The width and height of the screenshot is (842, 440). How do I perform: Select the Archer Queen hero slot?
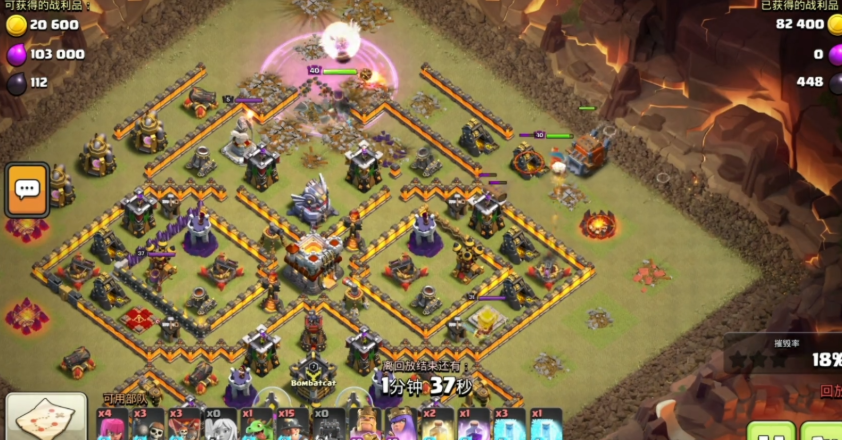pos(401,424)
